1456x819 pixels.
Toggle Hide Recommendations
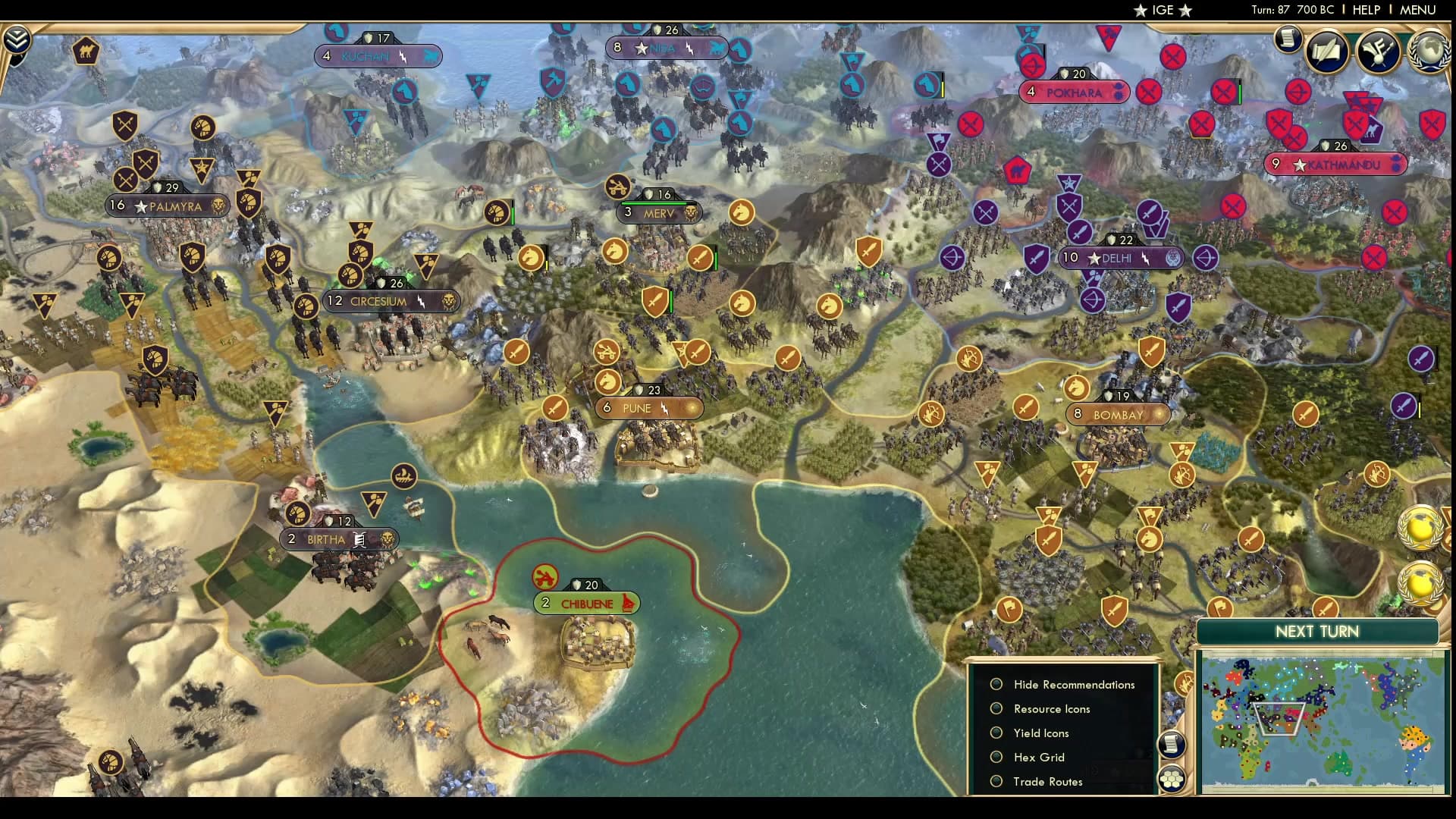coord(996,684)
